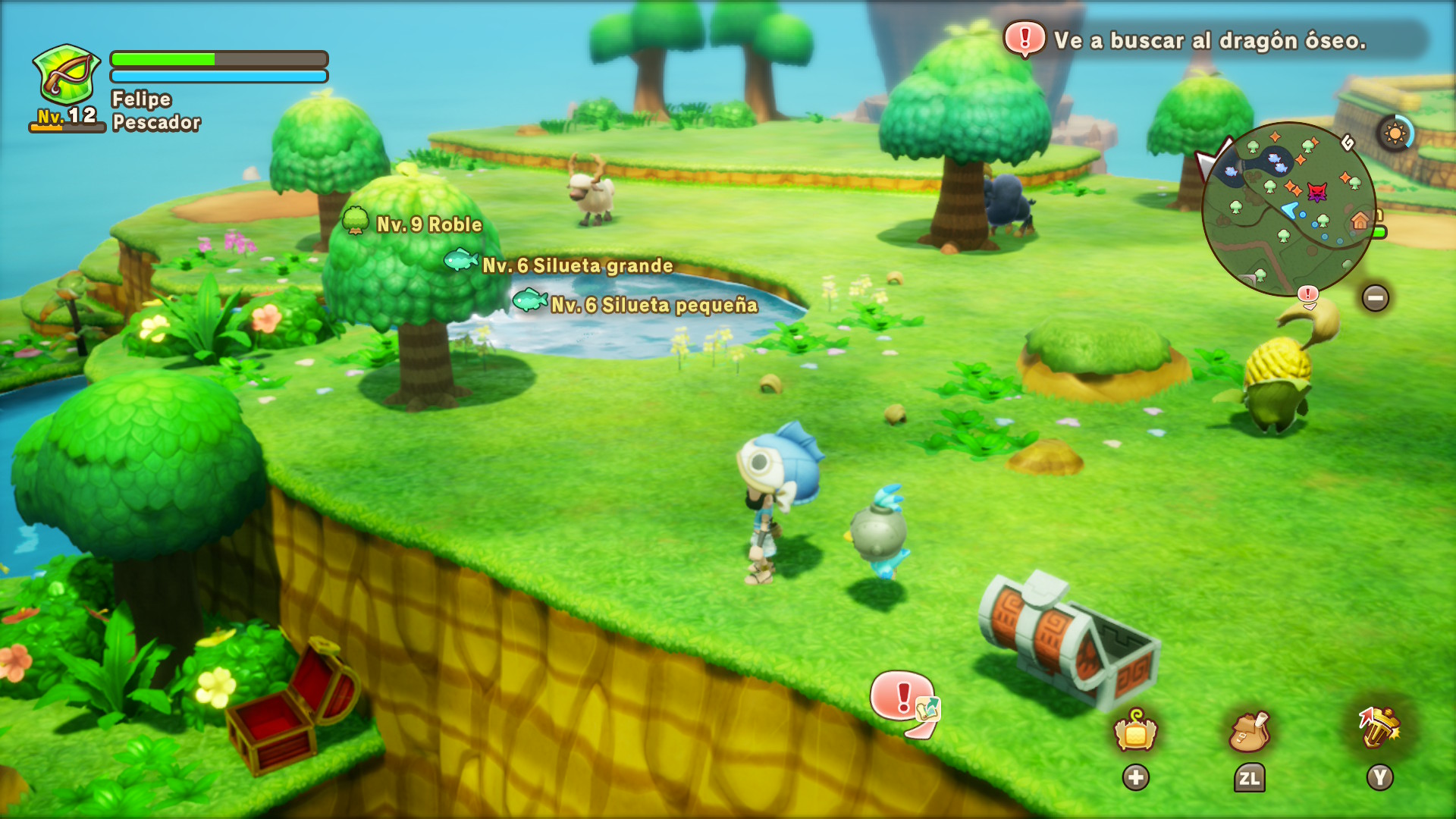
Task: Open the circular minimap
Action: coord(1288,209)
